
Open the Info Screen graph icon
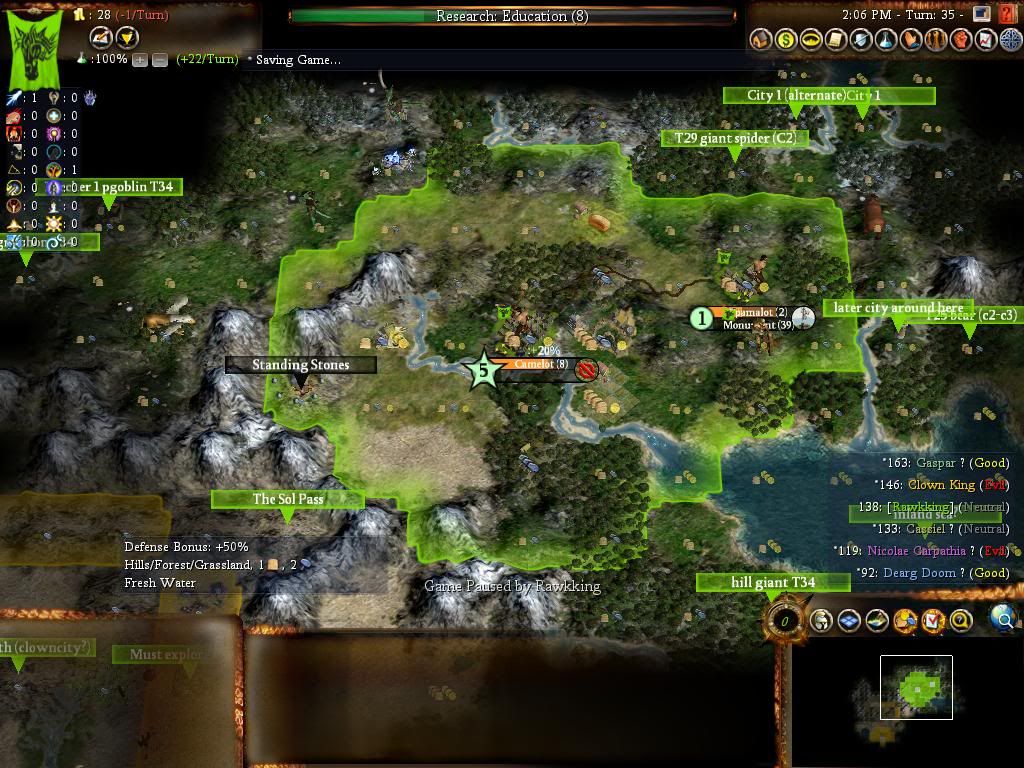(x=986, y=40)
